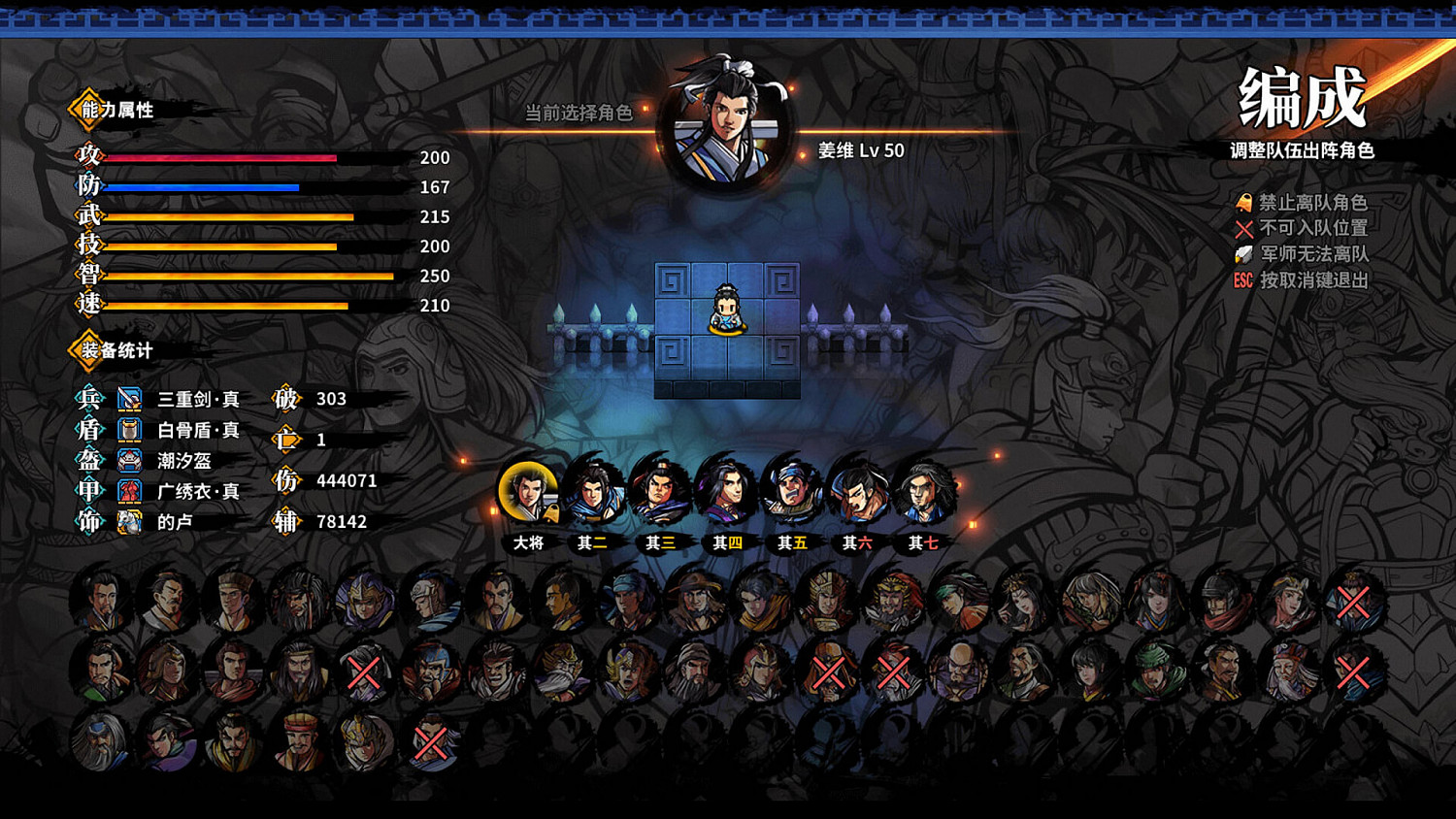This screenshot has height=819, width=1456.
Task: Click the 军师无法离队 legend icon
Action: [1243, 254]
